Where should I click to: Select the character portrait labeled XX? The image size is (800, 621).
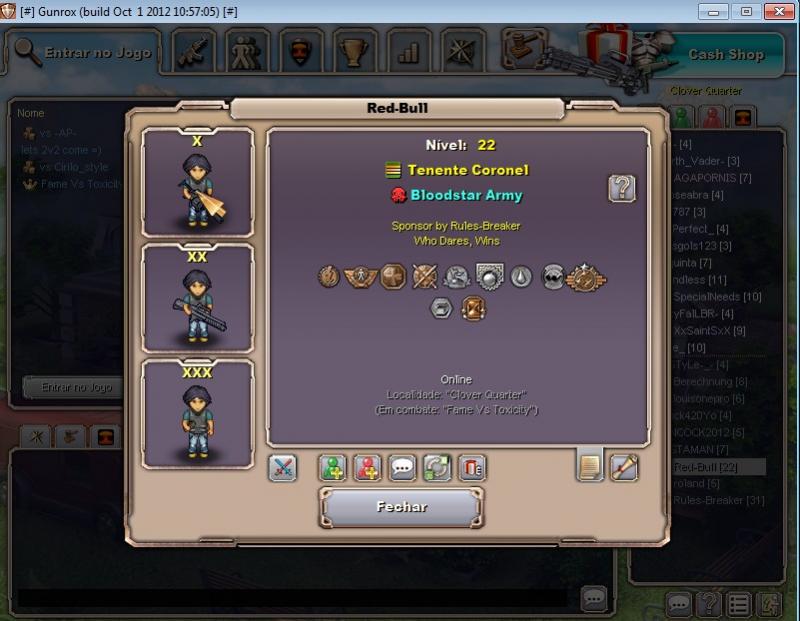tap(197, 298)
